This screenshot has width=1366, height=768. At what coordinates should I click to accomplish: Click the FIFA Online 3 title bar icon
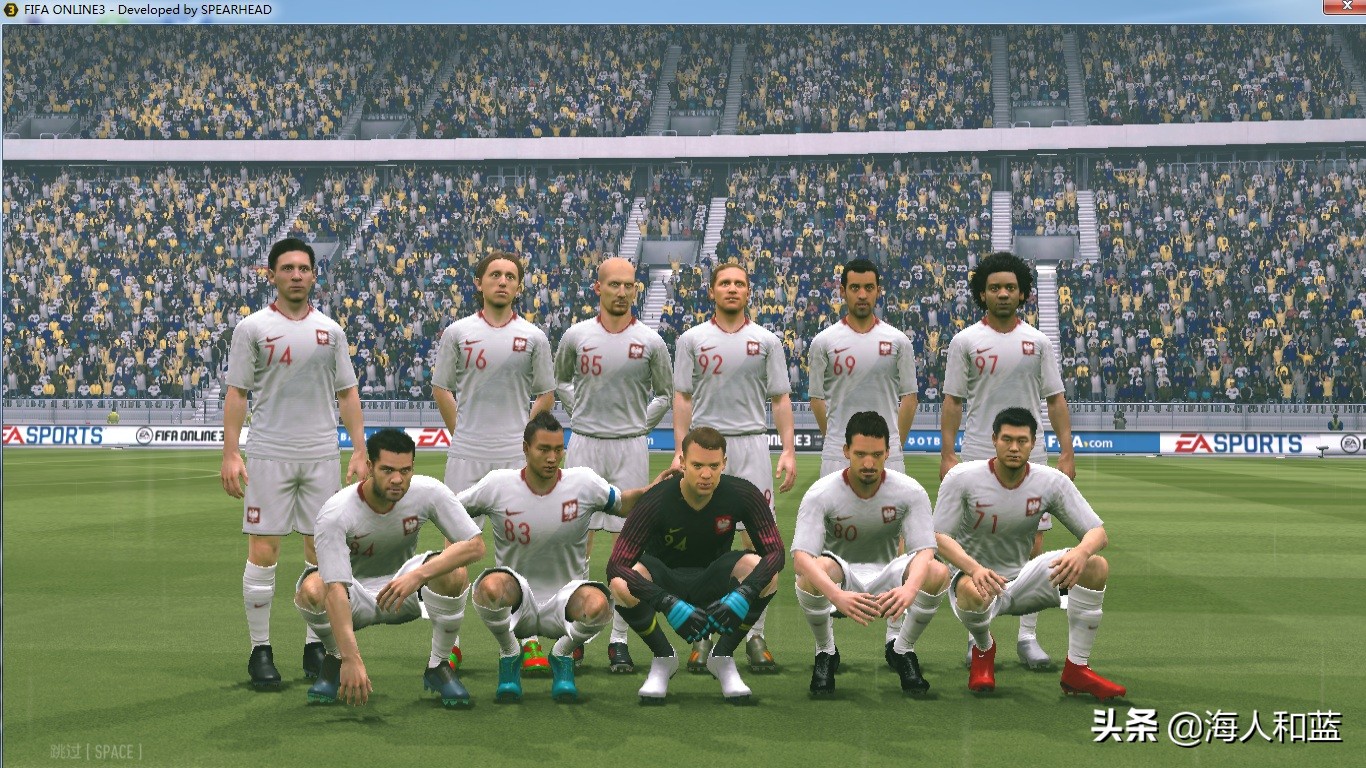click(10, 9)
